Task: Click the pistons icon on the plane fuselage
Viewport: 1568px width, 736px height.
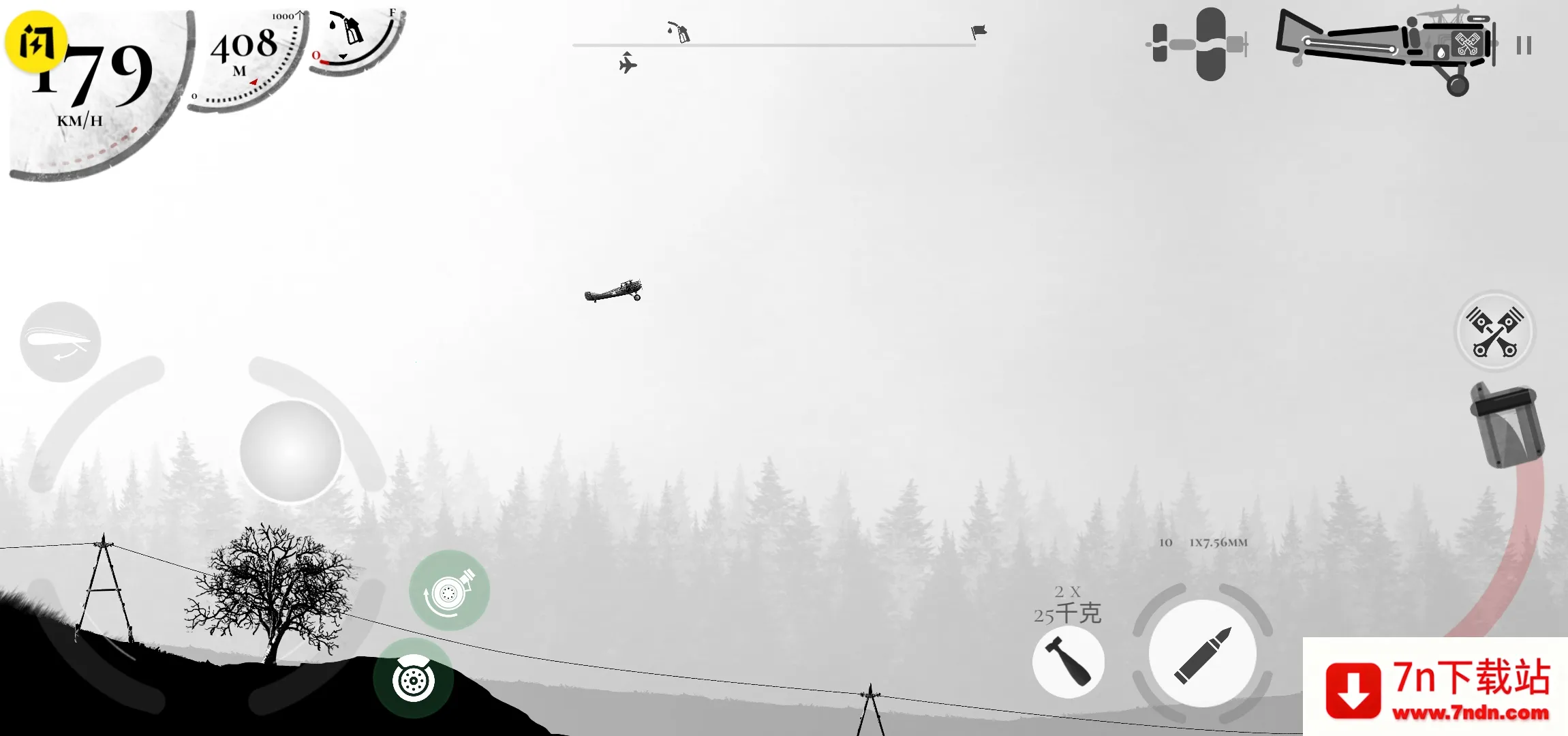Action: pyautogui.click(x=1468, y=44)
